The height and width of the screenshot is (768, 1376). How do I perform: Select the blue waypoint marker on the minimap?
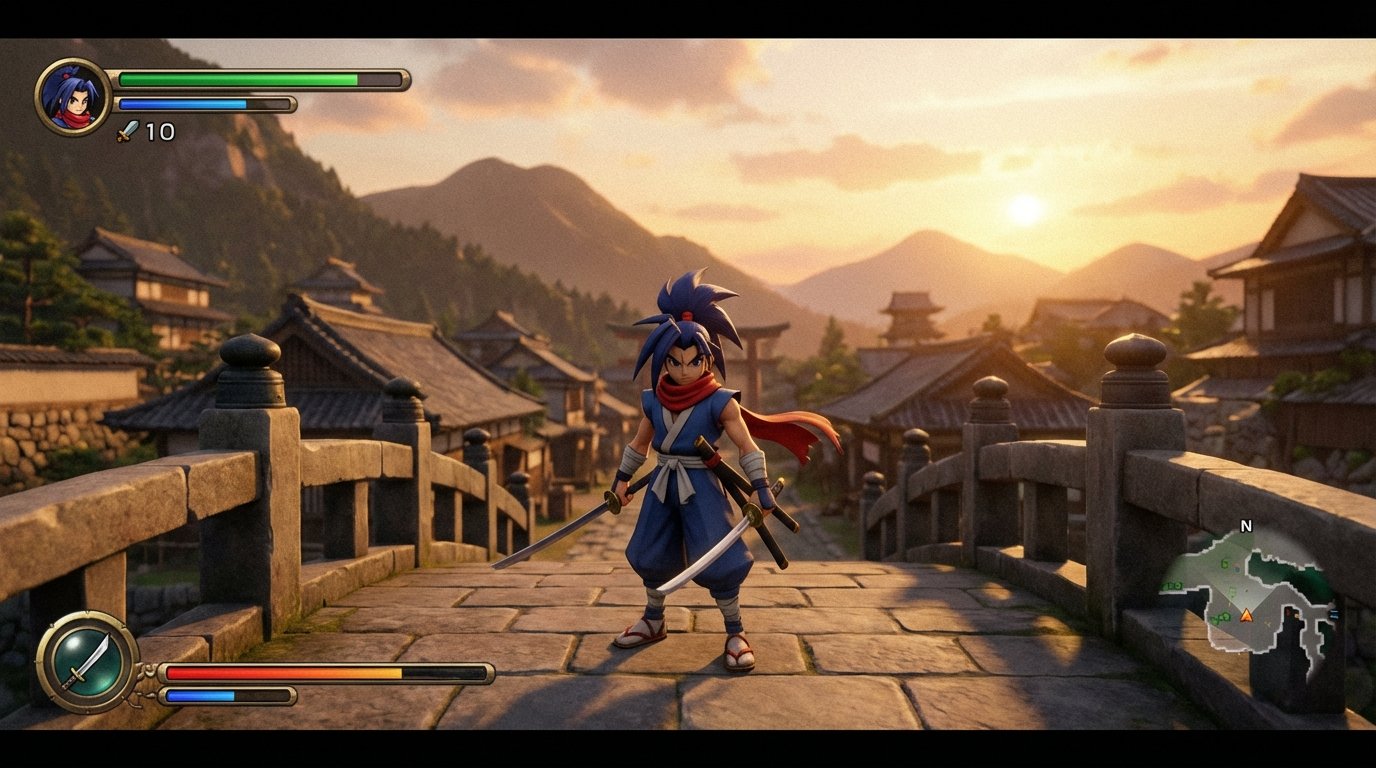(x=1333, y=612)
